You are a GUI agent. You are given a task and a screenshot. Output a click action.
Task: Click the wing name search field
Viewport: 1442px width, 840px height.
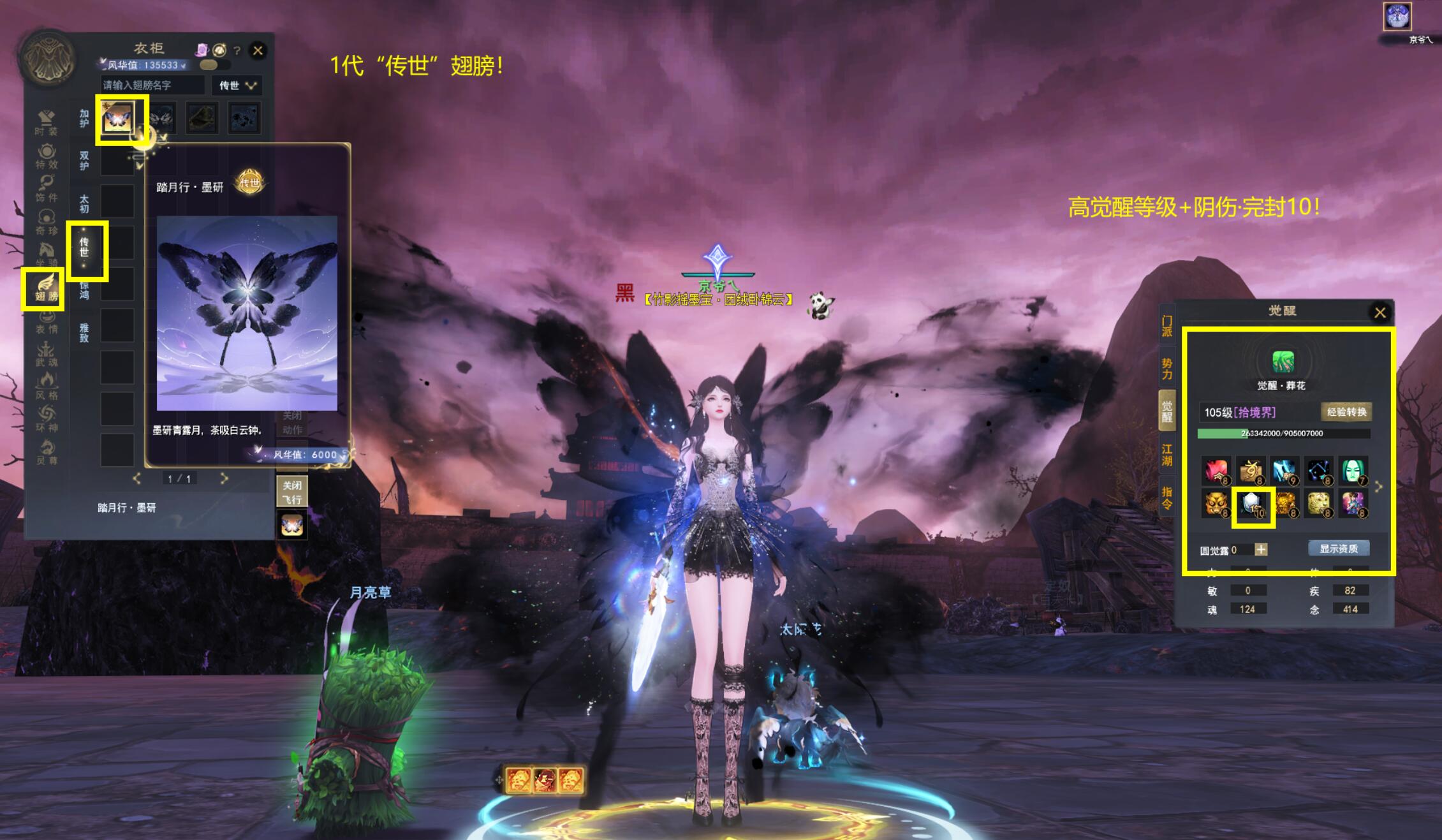[152, 85]
